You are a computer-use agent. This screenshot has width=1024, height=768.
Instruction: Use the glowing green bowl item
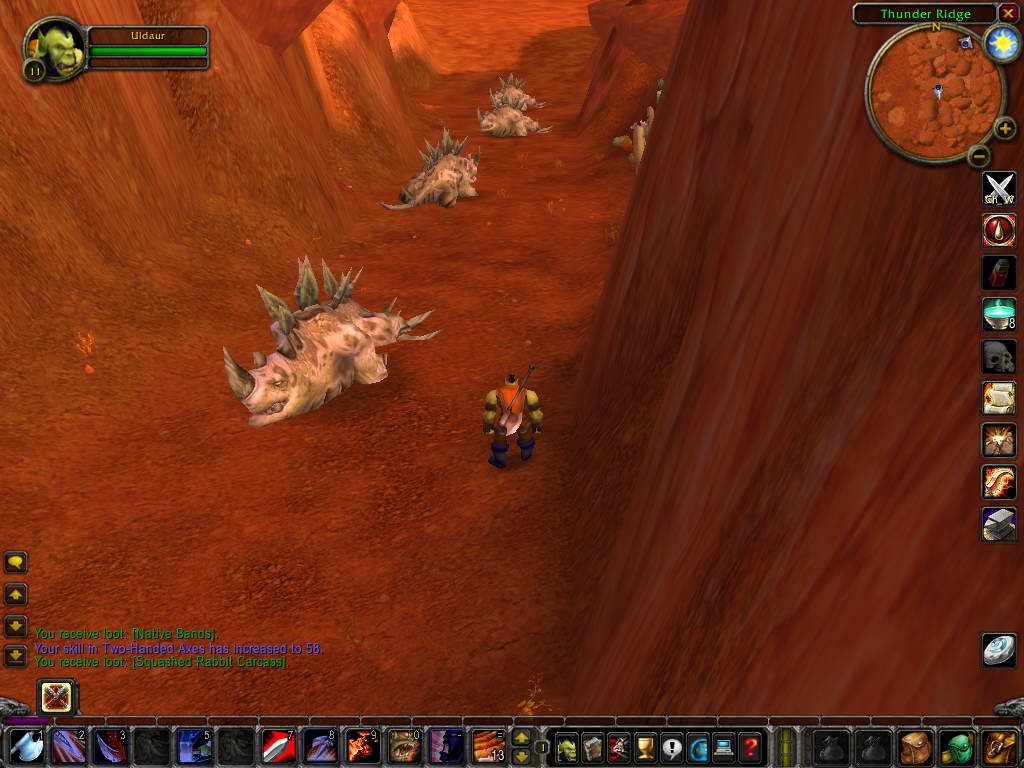click(999, 314)
